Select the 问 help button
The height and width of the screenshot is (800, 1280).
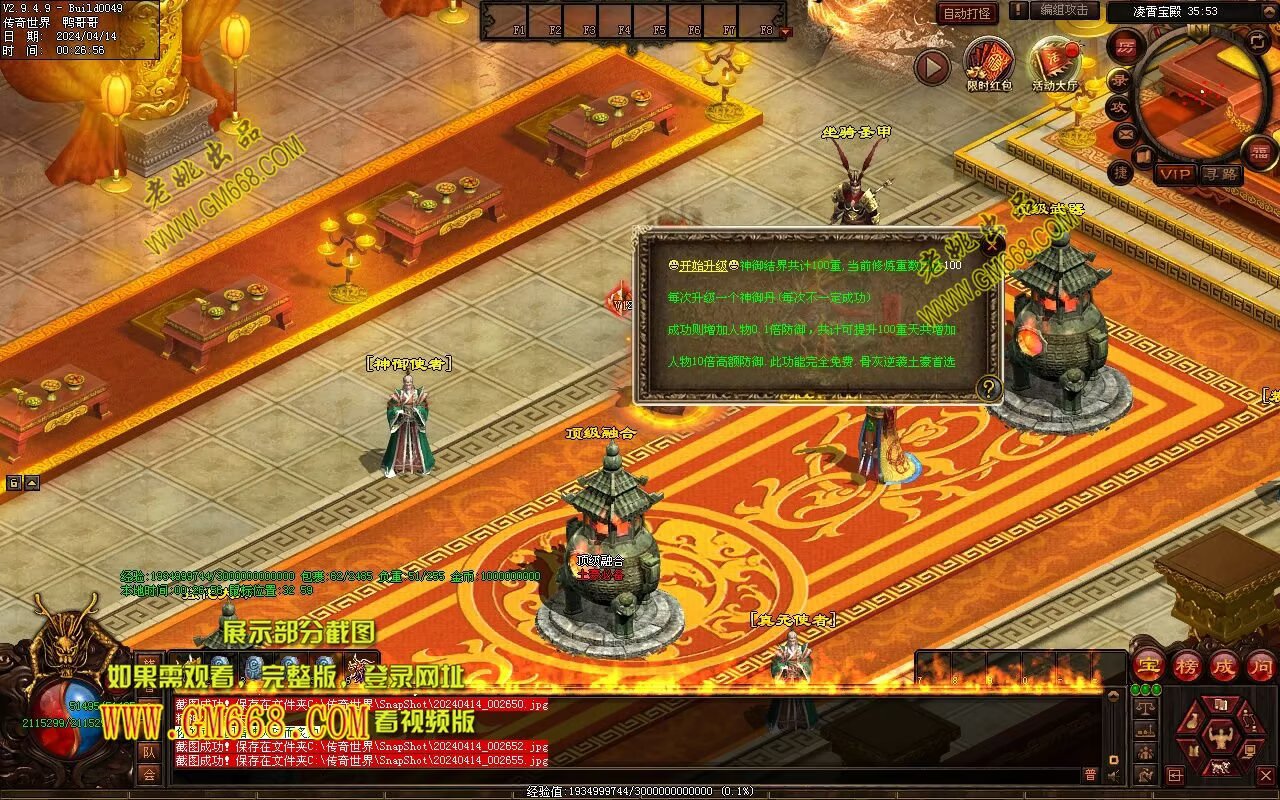pyautogui.click(x=1260, y=665)
